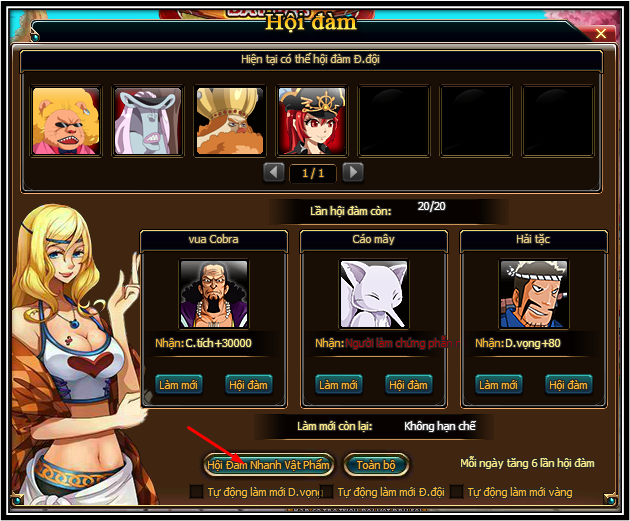The image size is (630, 521).
Task: Click Làm mới under Cáo mây
Action: click(x=340, y=385)
